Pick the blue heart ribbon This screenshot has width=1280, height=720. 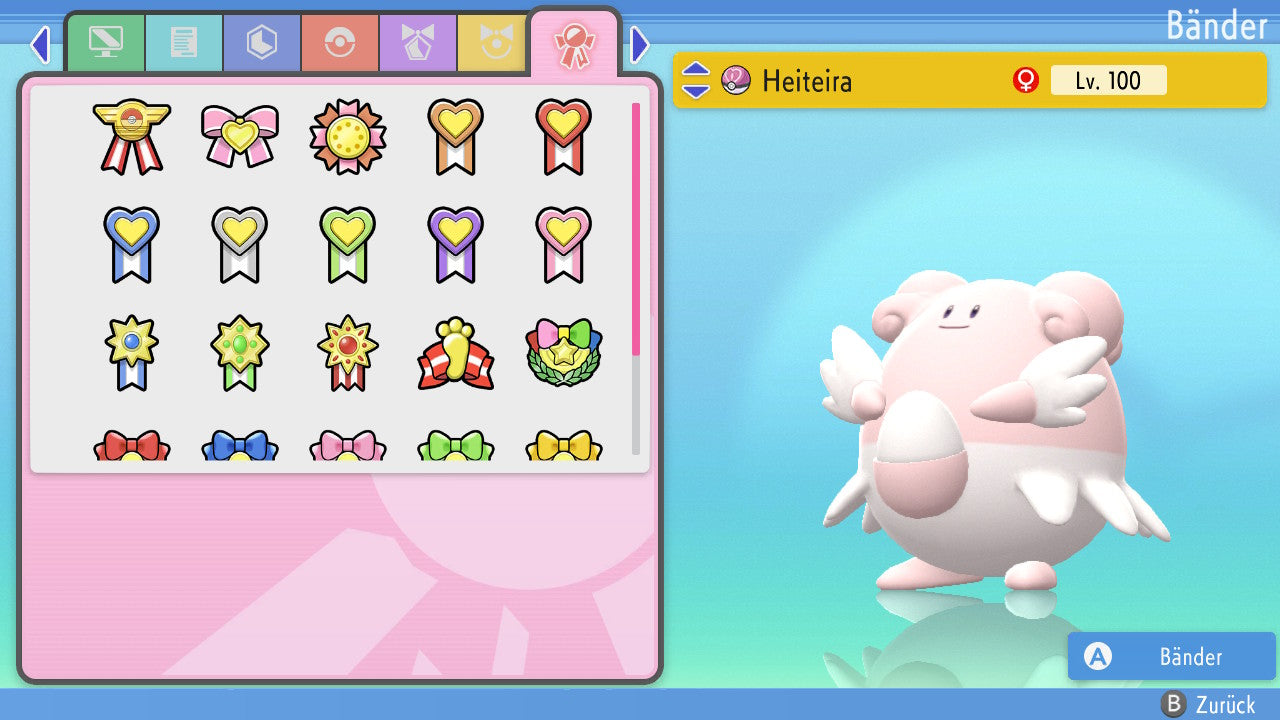(x=131, y=243)
